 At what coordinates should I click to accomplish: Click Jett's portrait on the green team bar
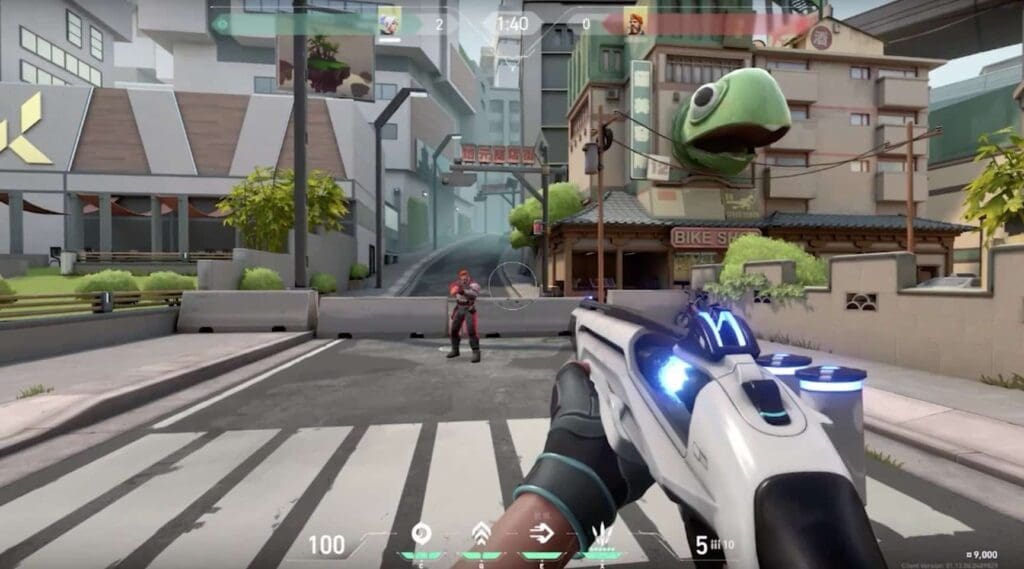389,21
